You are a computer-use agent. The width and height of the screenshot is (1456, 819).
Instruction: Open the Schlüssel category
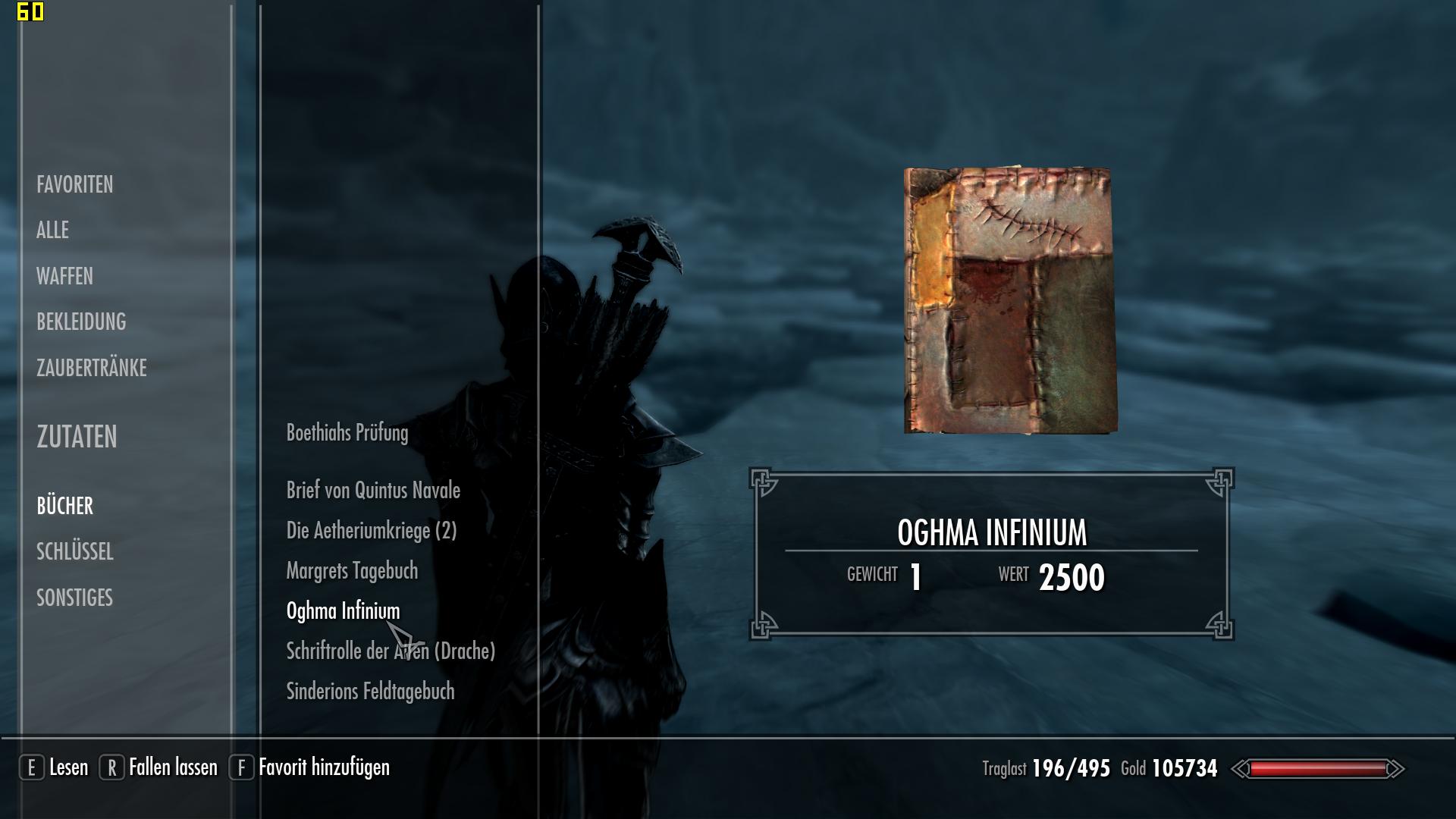coord(74,551)
